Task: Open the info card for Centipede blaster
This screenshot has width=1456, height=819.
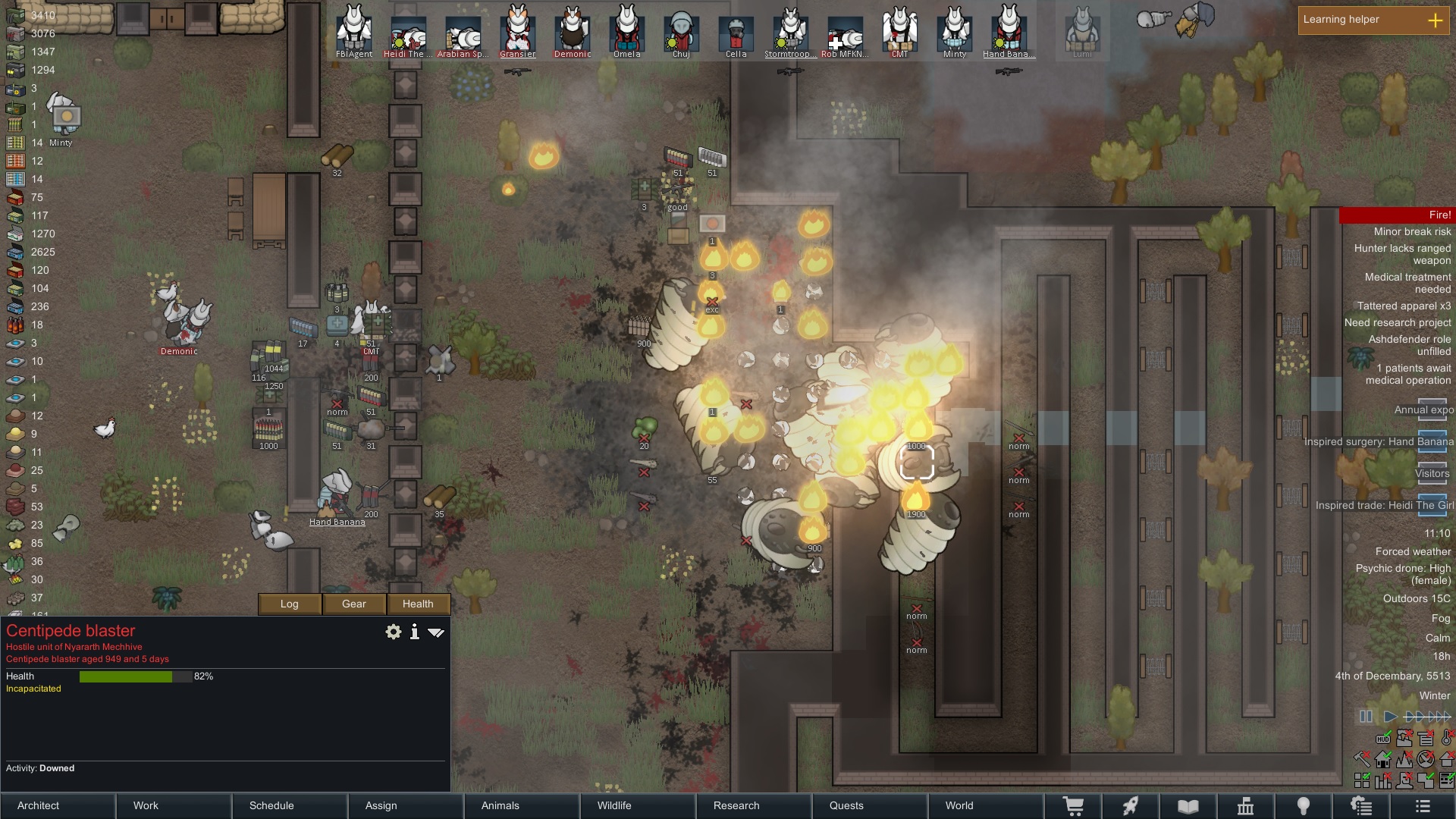Action: [414, 632]
